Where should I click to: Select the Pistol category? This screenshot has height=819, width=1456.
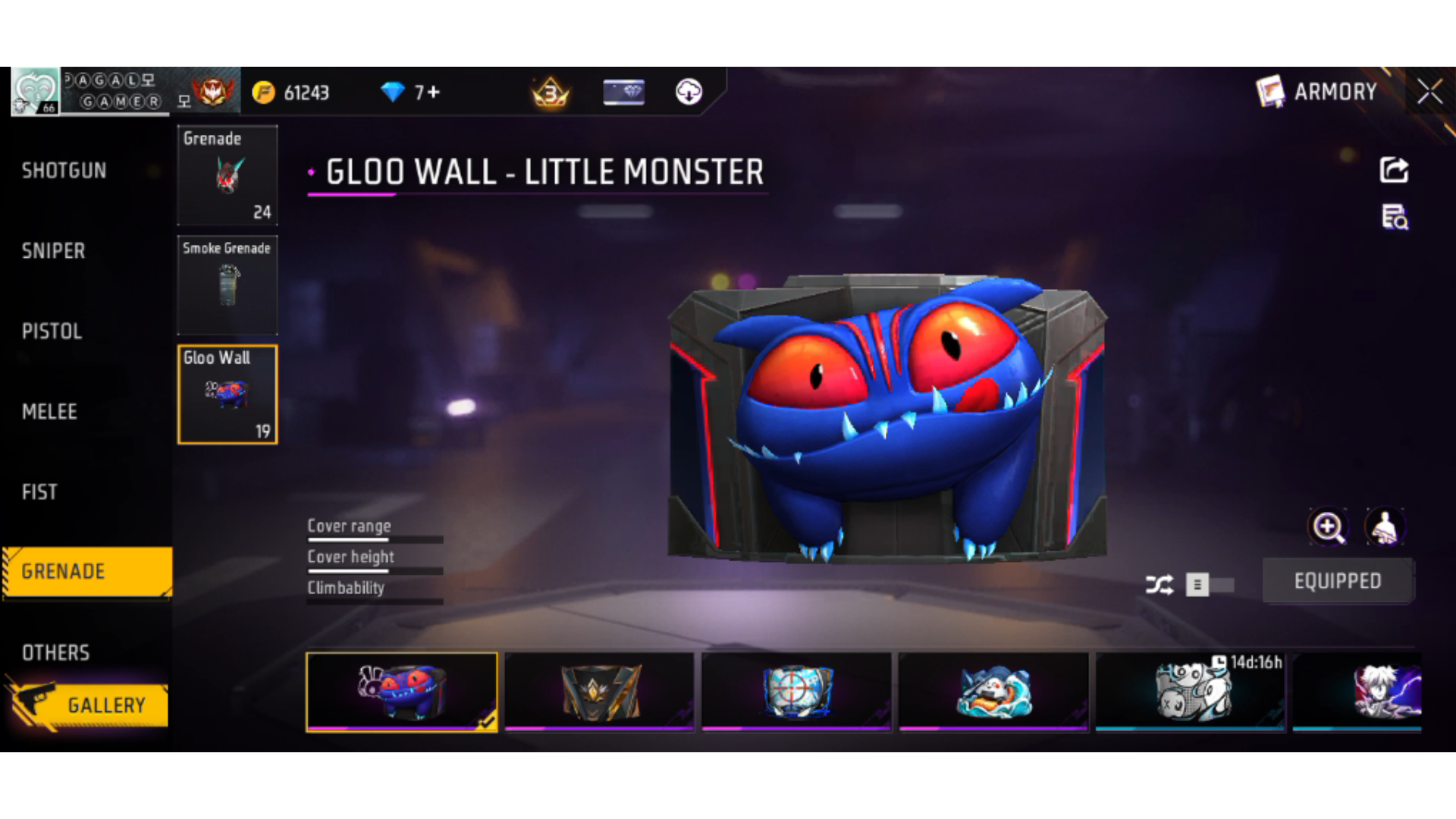click(52, 331)
